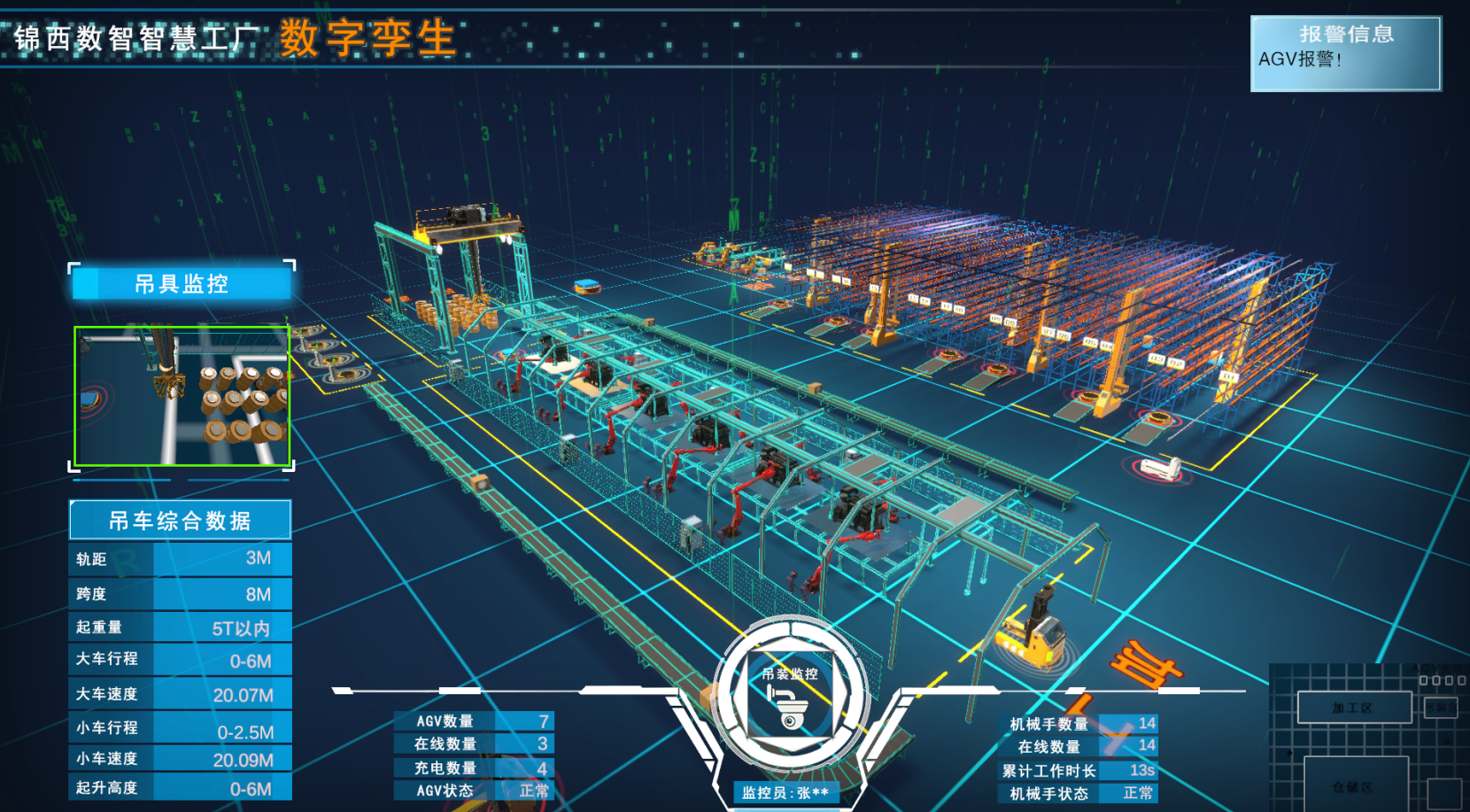
Task: Enlarge the crane hook camera thumbnail
Action: point(182,396)
